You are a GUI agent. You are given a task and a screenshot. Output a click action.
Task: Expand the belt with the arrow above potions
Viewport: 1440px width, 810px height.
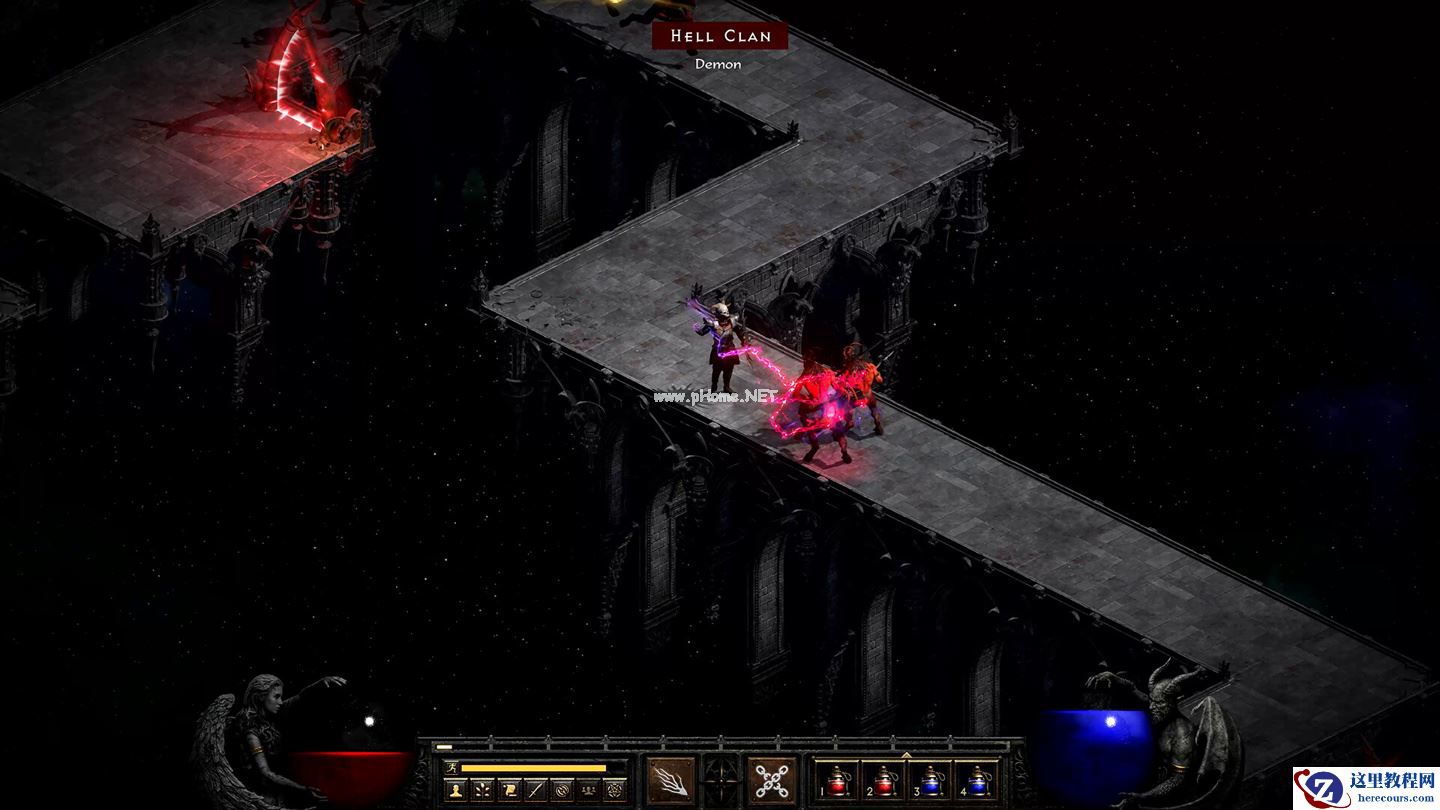coord(906,755)
